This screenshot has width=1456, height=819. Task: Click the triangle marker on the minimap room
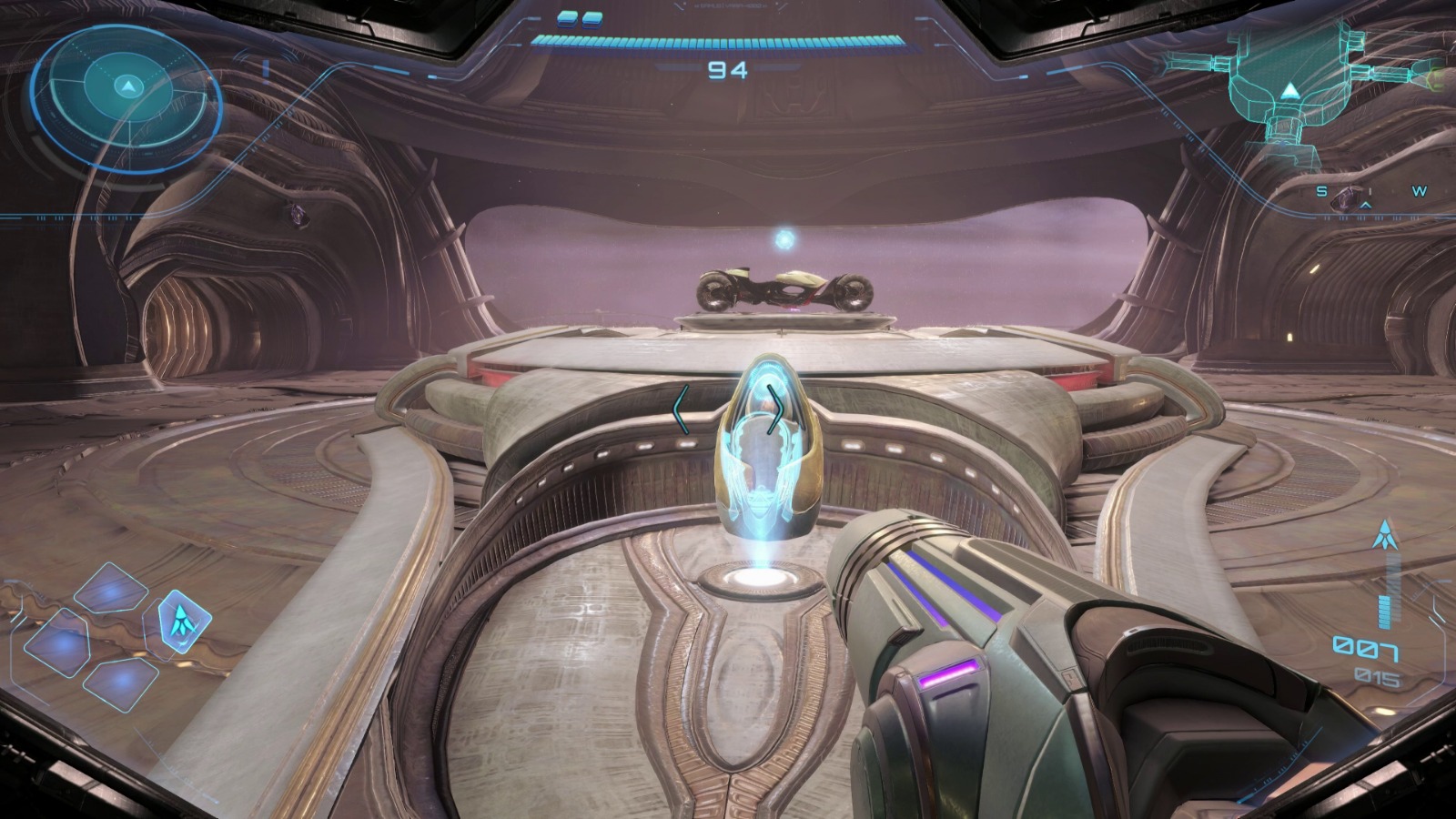tap(1291, 89)
